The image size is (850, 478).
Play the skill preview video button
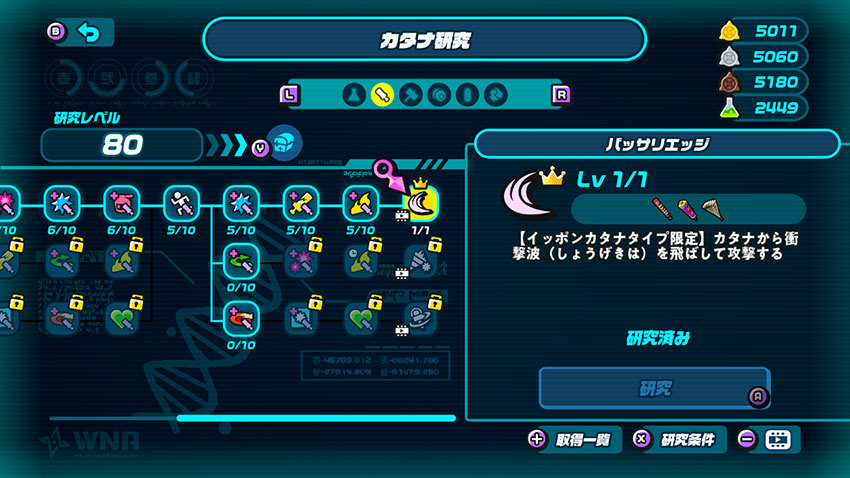777,439
